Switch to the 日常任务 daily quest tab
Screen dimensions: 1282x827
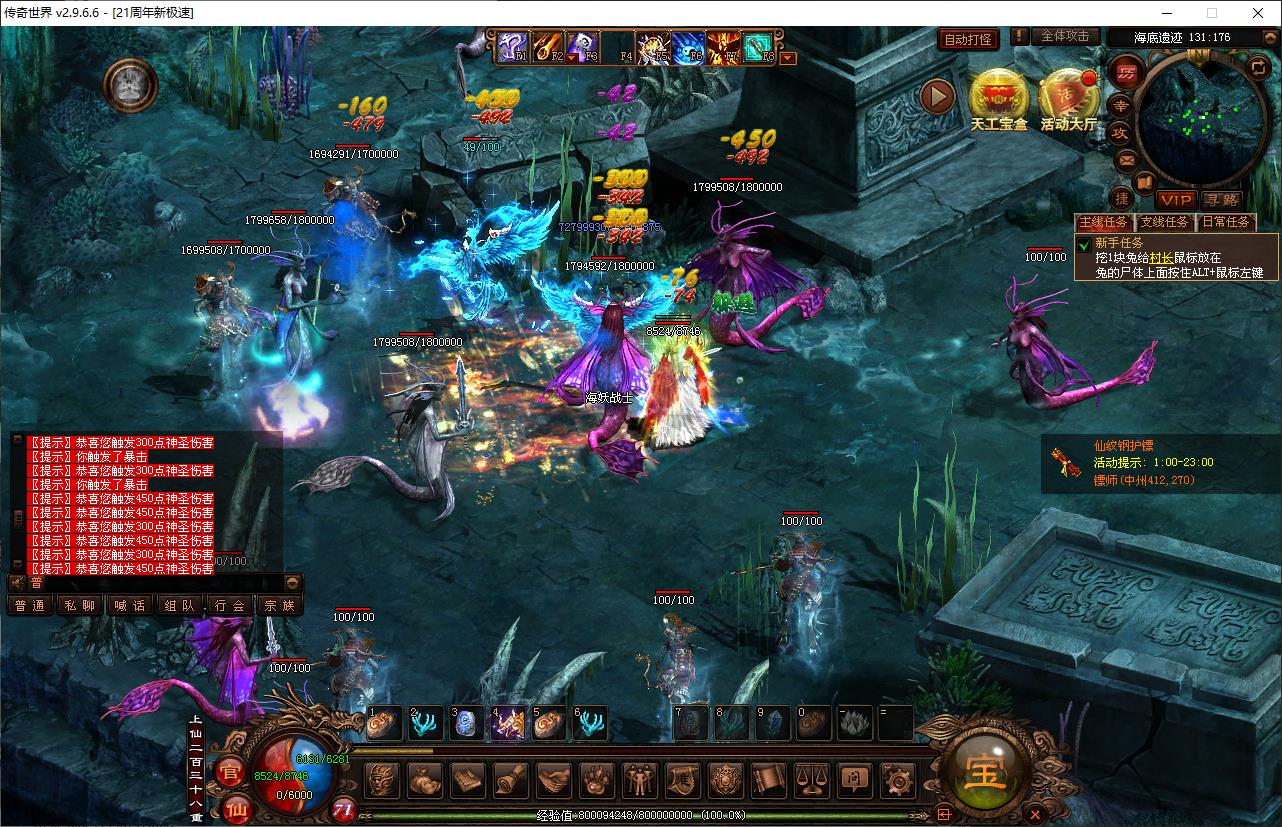[x=1226, y=222]
